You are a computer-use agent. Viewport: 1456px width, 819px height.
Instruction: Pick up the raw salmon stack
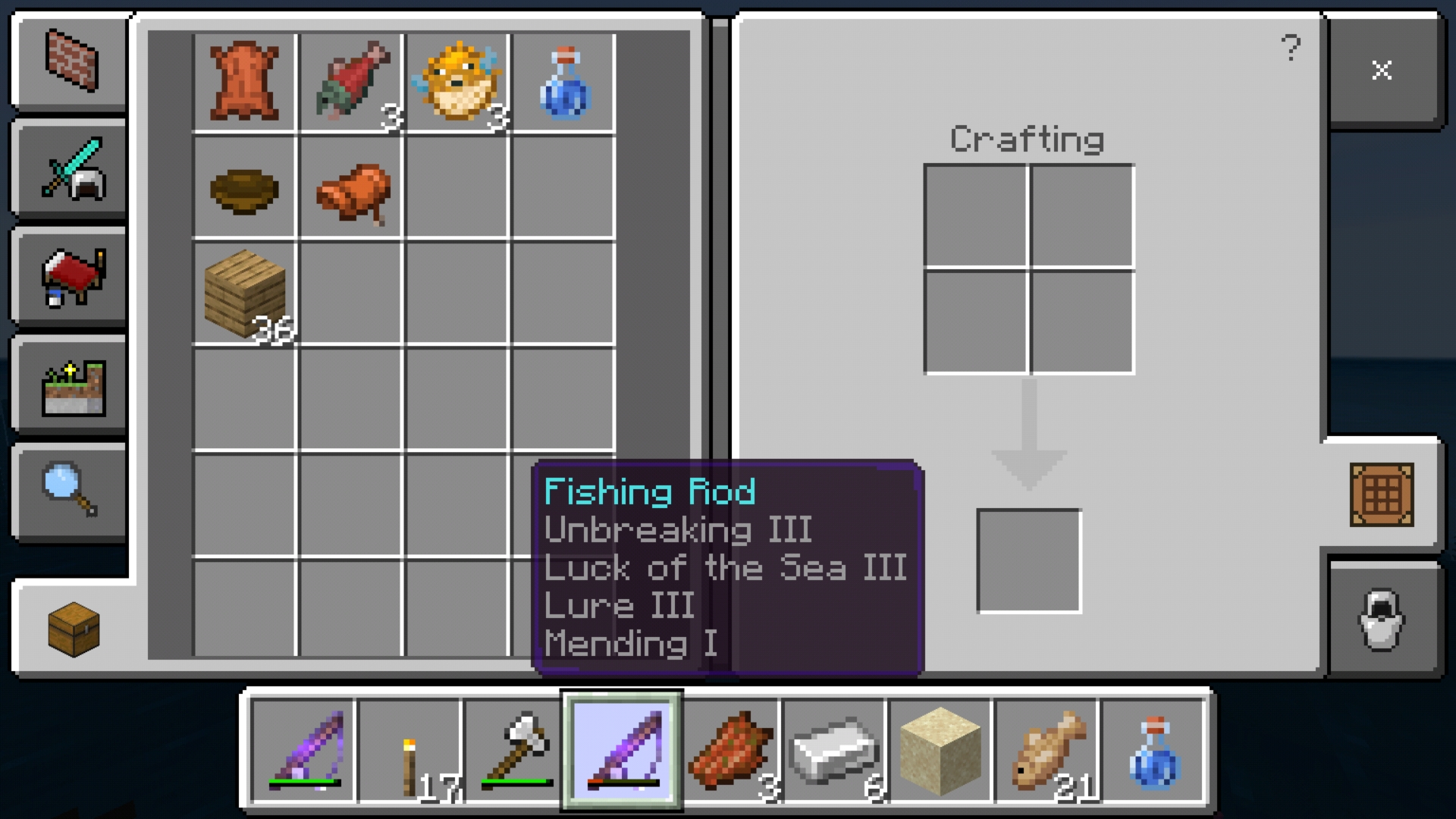pos(350,81)
